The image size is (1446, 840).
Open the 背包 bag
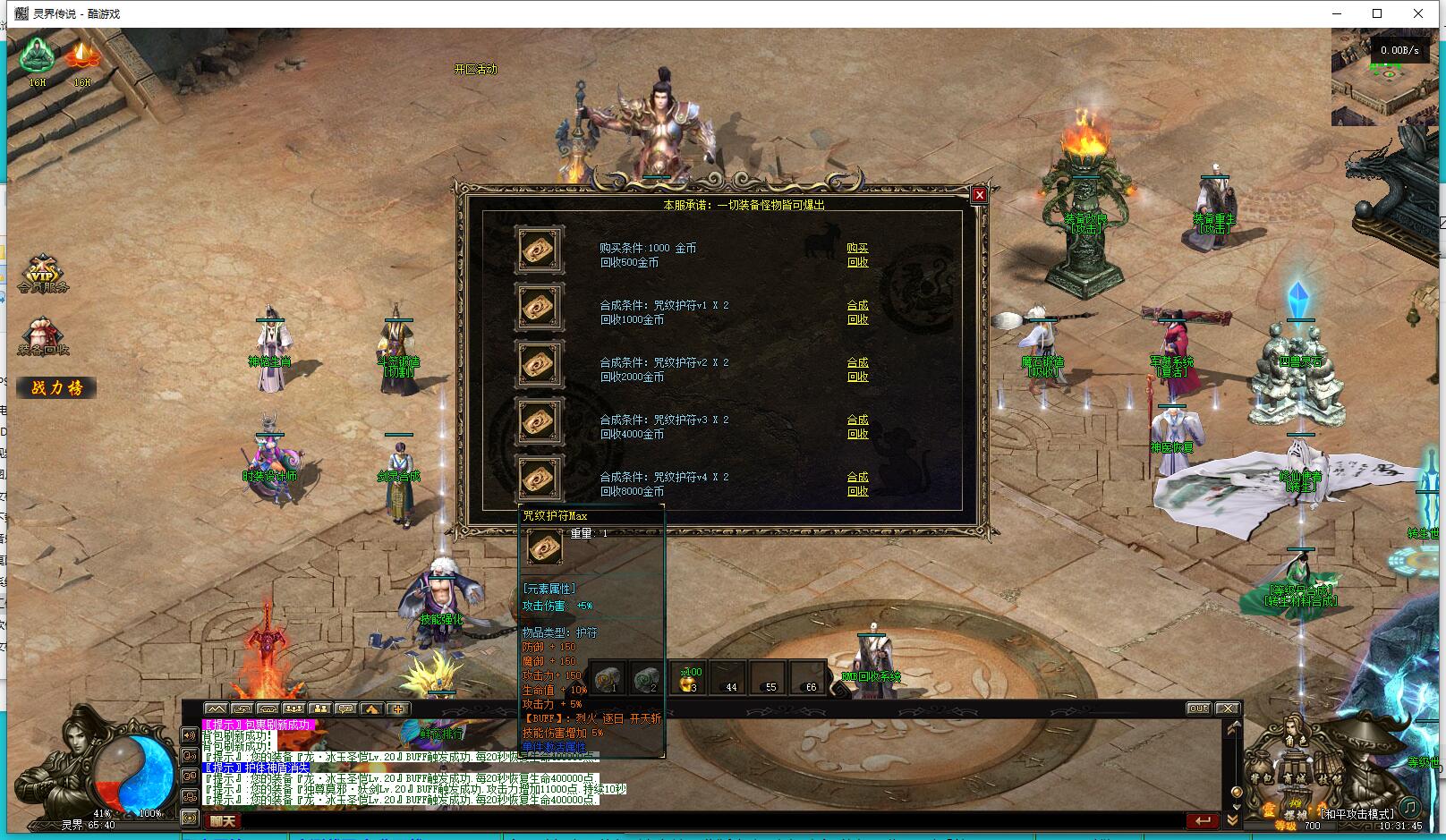point(1263,779)
